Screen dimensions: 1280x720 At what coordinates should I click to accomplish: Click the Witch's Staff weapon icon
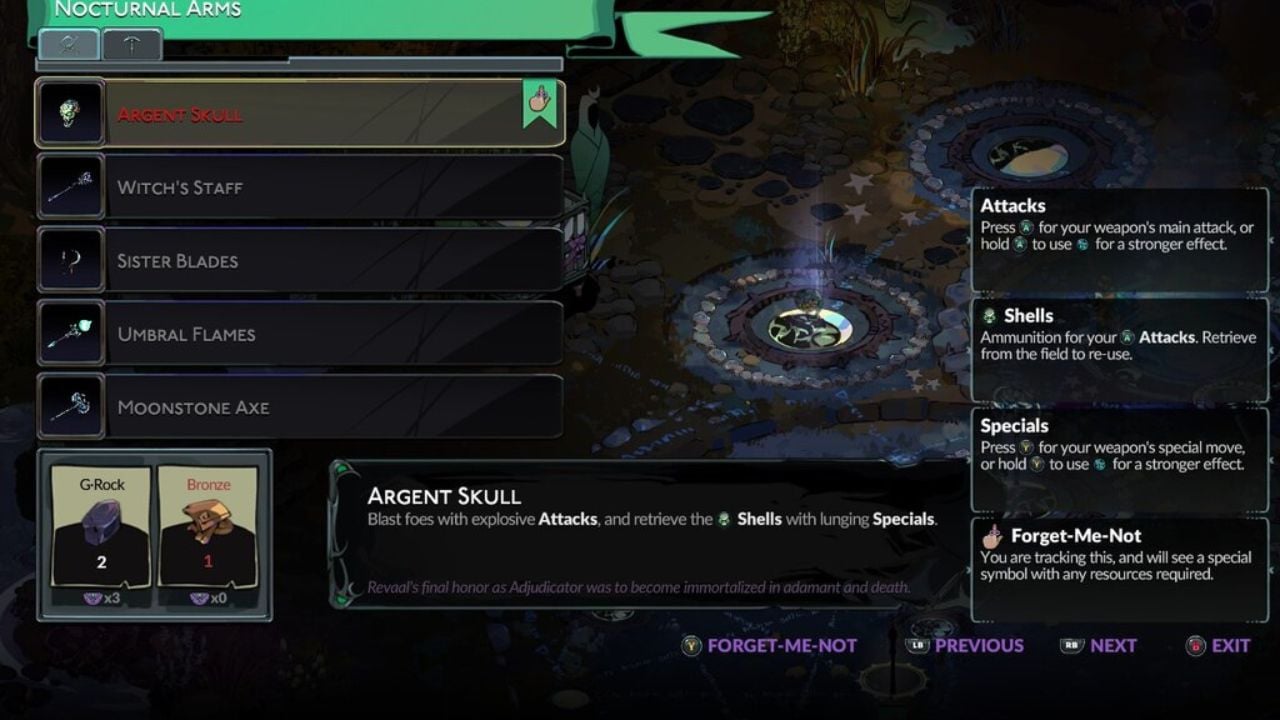pos(70,187)
